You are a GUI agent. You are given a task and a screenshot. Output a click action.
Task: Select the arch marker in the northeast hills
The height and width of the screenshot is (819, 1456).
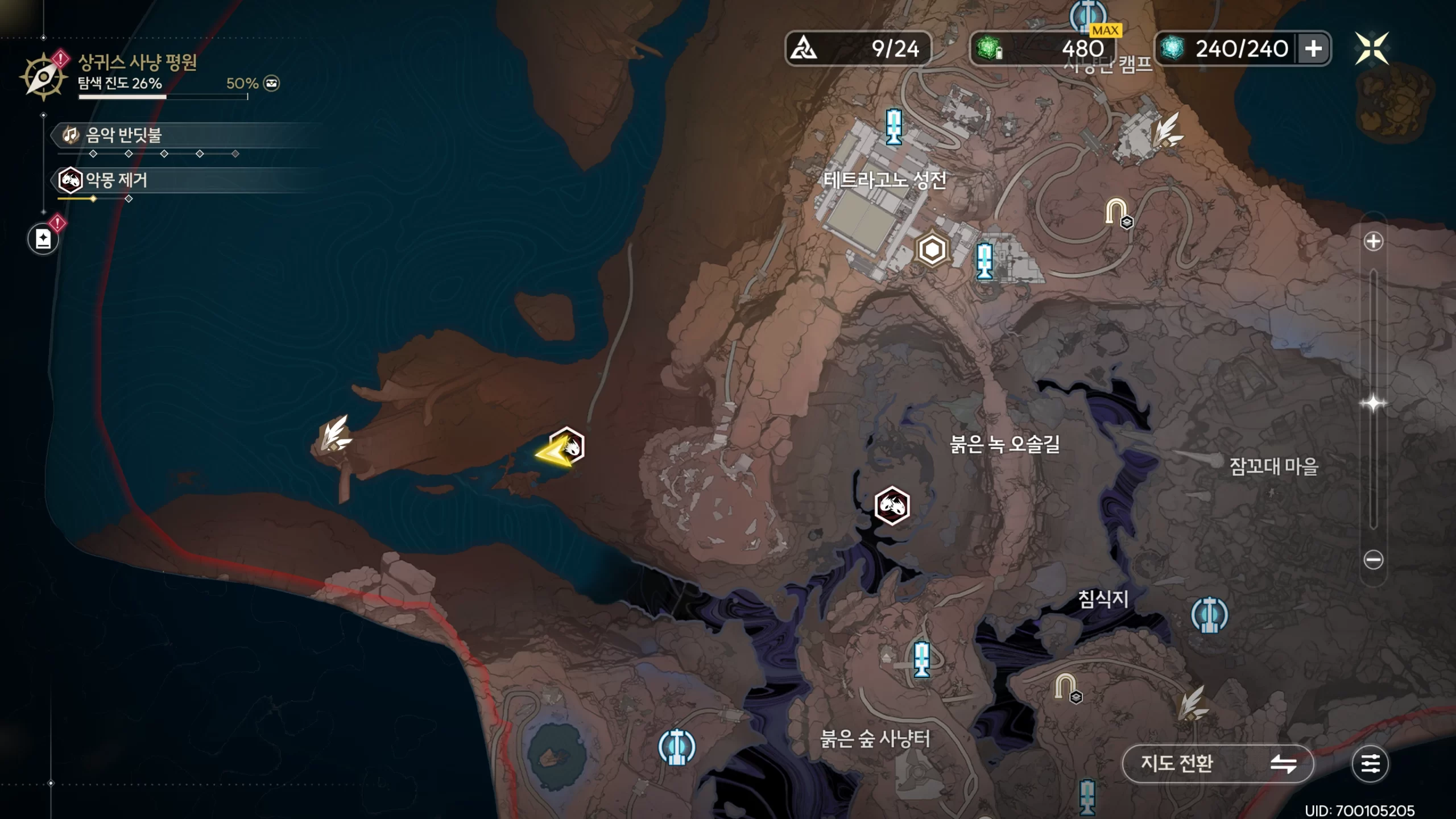pos(1116,212)
